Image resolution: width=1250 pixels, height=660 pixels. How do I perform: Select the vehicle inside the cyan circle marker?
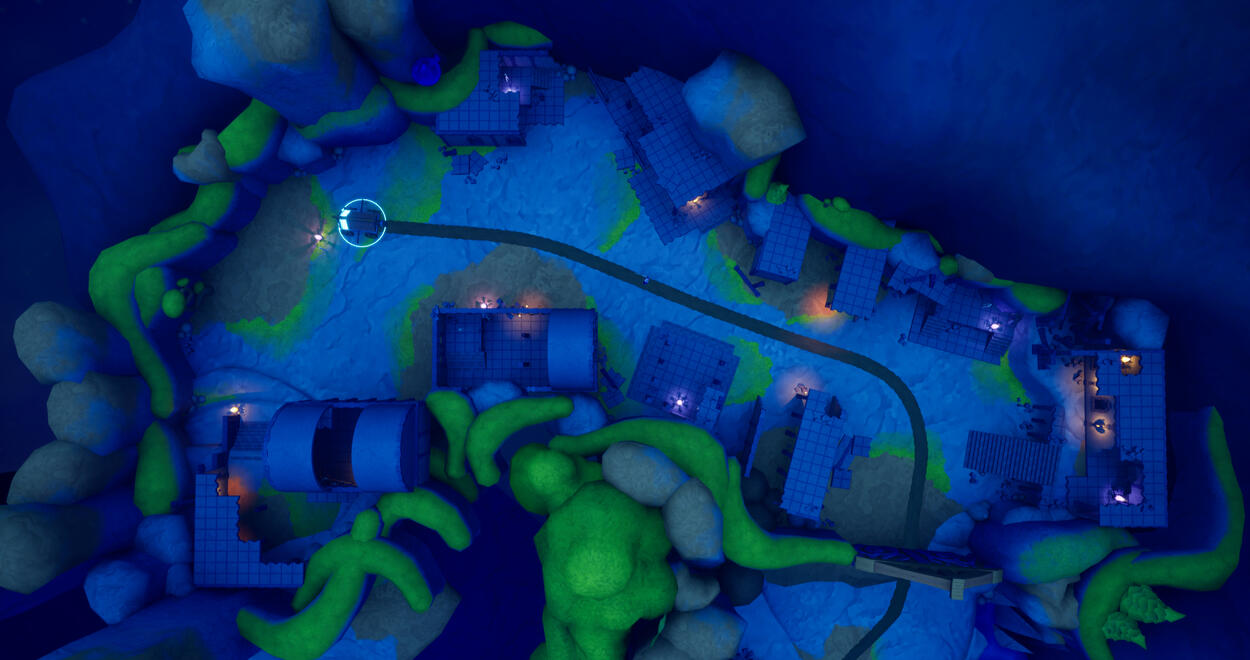click(362, 222)
